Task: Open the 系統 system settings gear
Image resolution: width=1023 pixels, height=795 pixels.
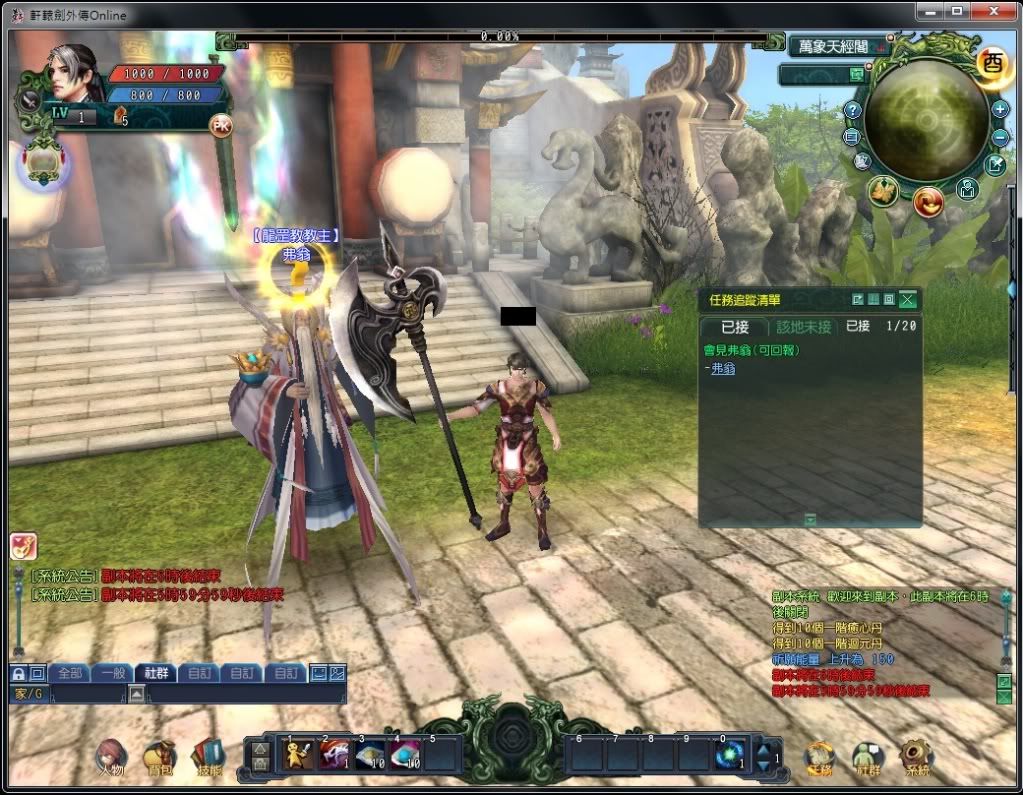Action: (x=915, y=759)
